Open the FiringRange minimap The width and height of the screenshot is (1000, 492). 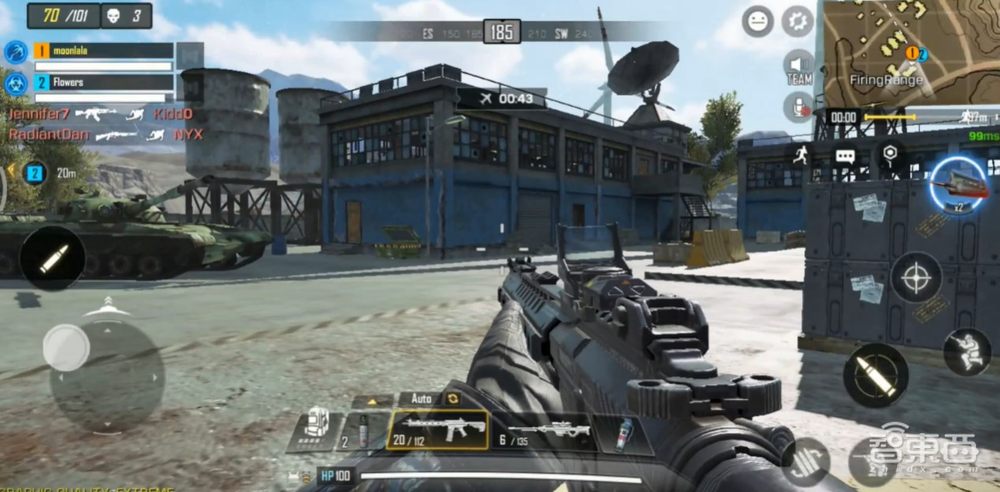click(x=910, y=52)
